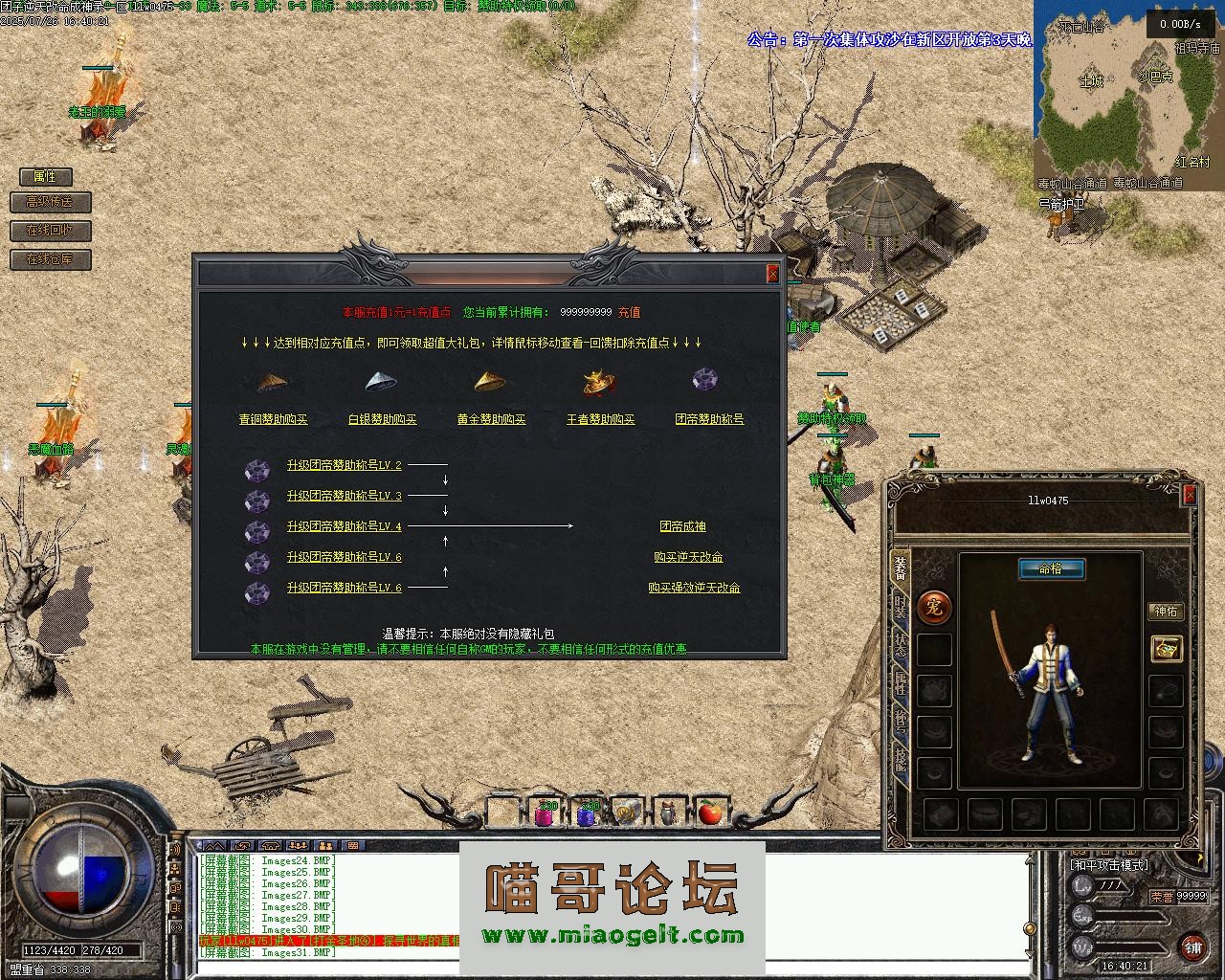This screenshot has width=1225, height=980.
Task: Select the 团帝成神 option
Action: [683, 527]
